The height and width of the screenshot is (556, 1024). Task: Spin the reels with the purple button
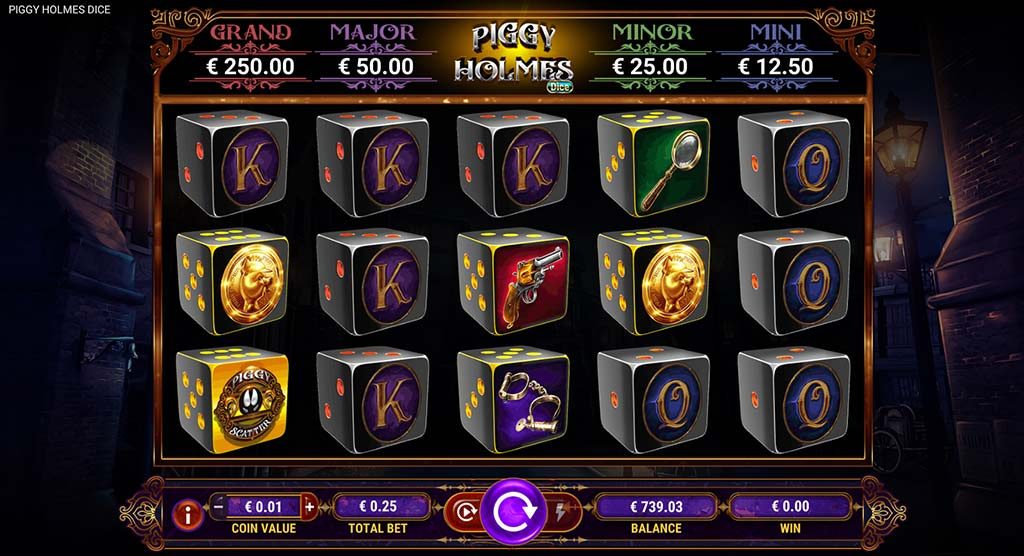pos(513,512)
